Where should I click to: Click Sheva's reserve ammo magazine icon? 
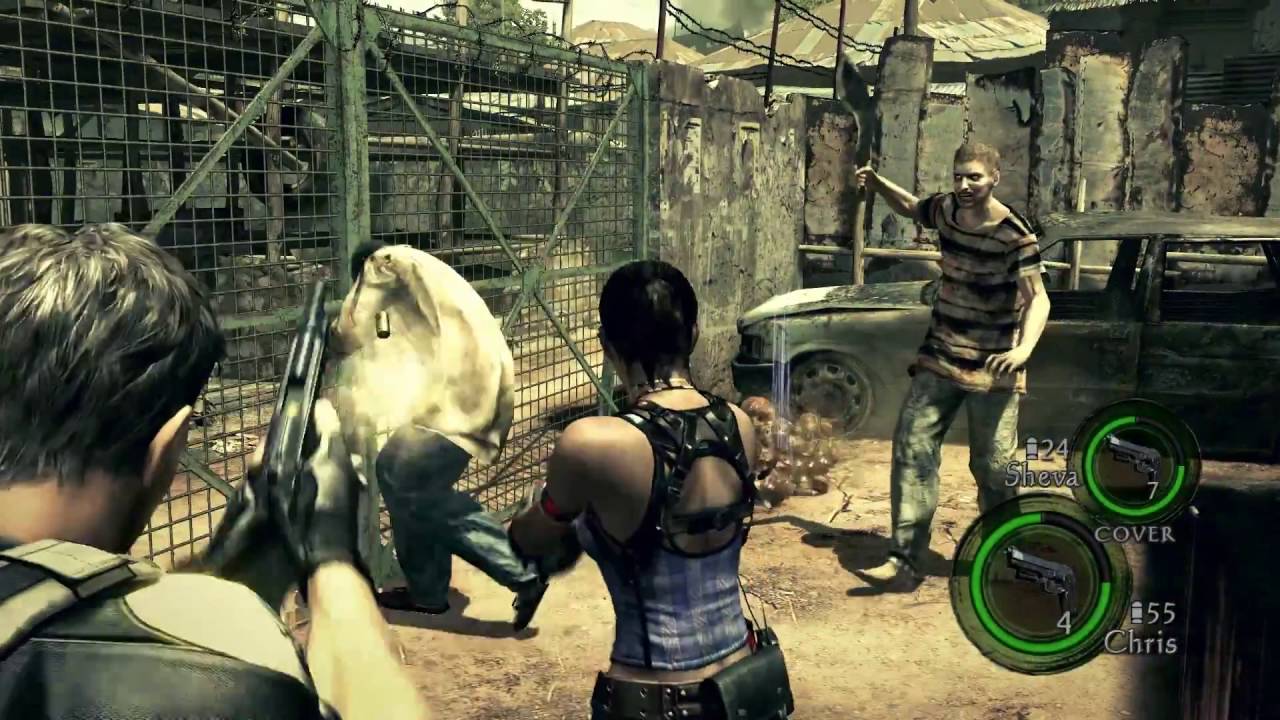(1032, 447)
